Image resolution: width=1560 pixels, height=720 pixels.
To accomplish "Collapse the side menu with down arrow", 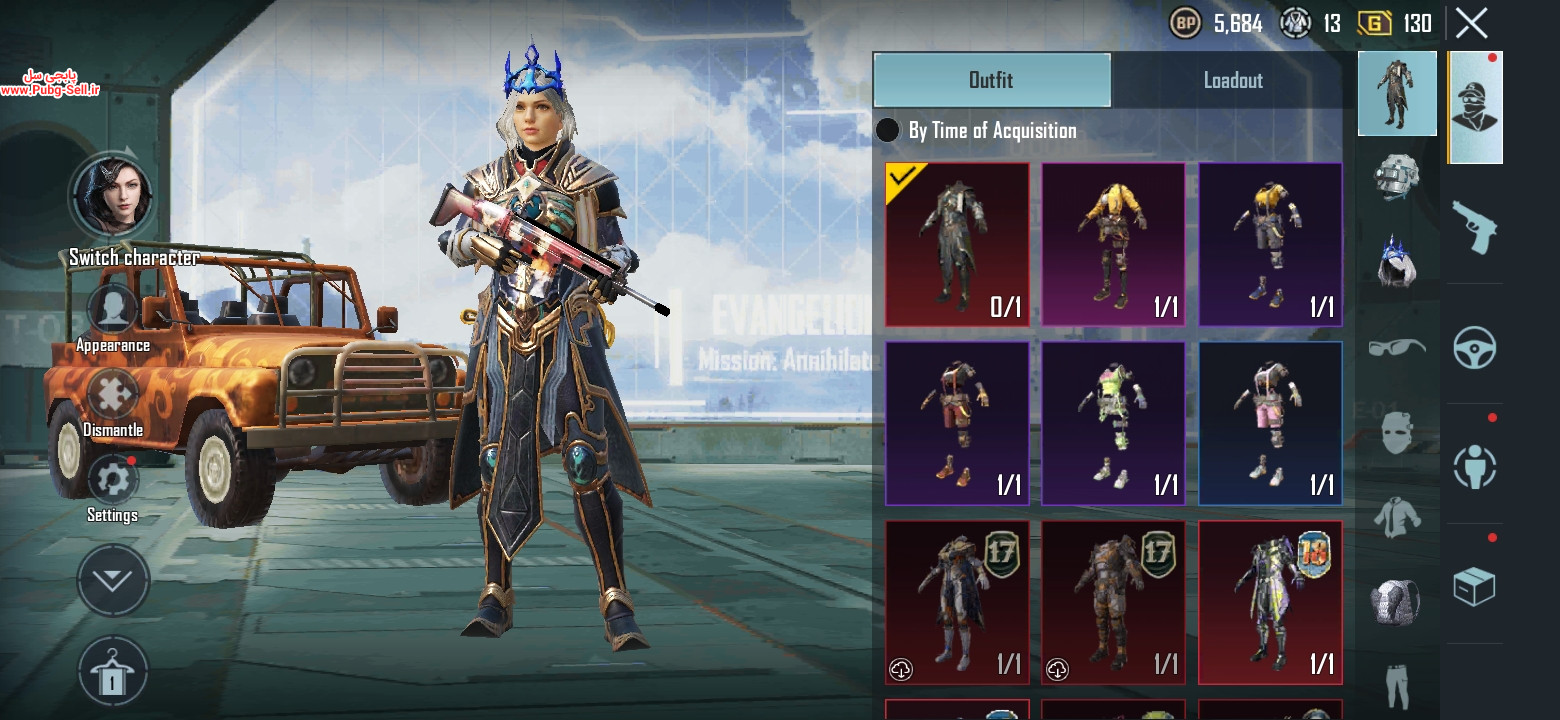I will point(113,580).
